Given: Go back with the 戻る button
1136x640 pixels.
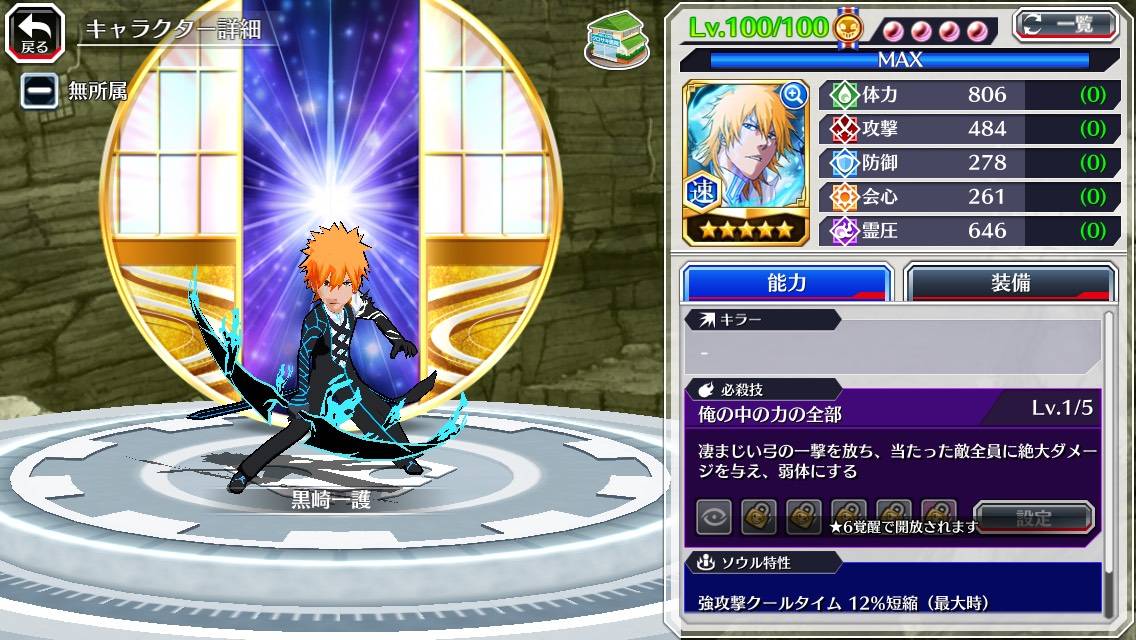Looking at the screenshot, I should 34,31.
